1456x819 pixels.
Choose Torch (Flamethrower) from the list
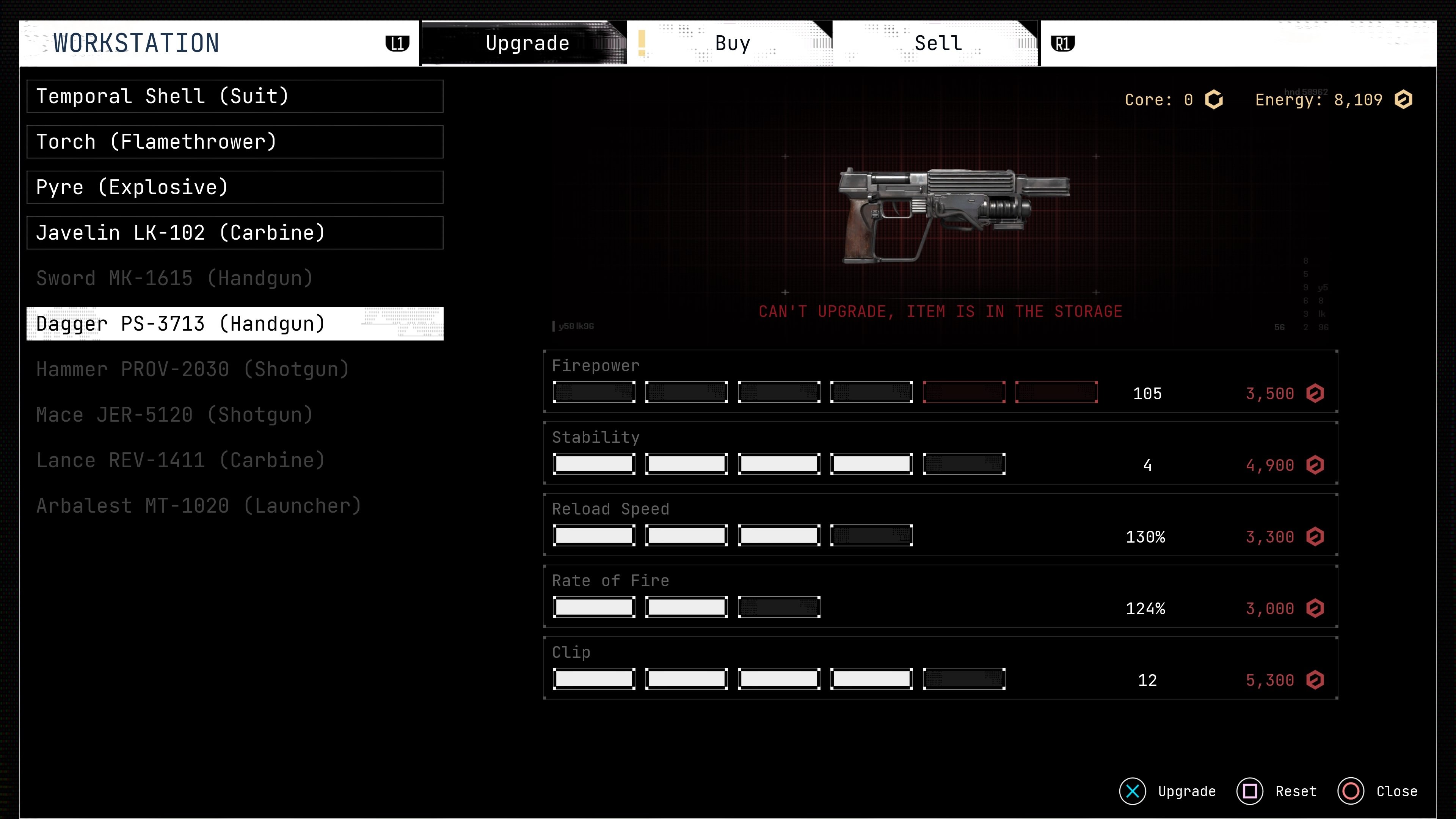[x=235, y=142]
